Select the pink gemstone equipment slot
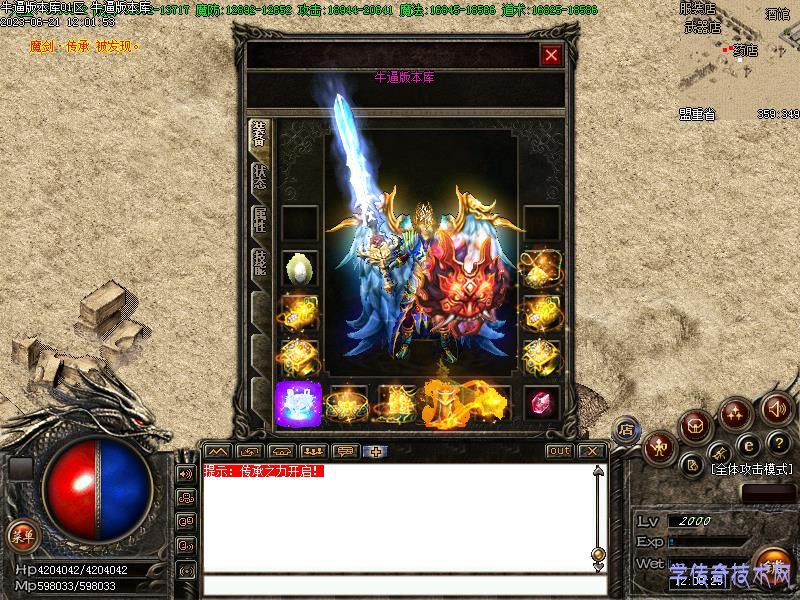This screenshot has width=800, height=600. [x=542, y=401]
